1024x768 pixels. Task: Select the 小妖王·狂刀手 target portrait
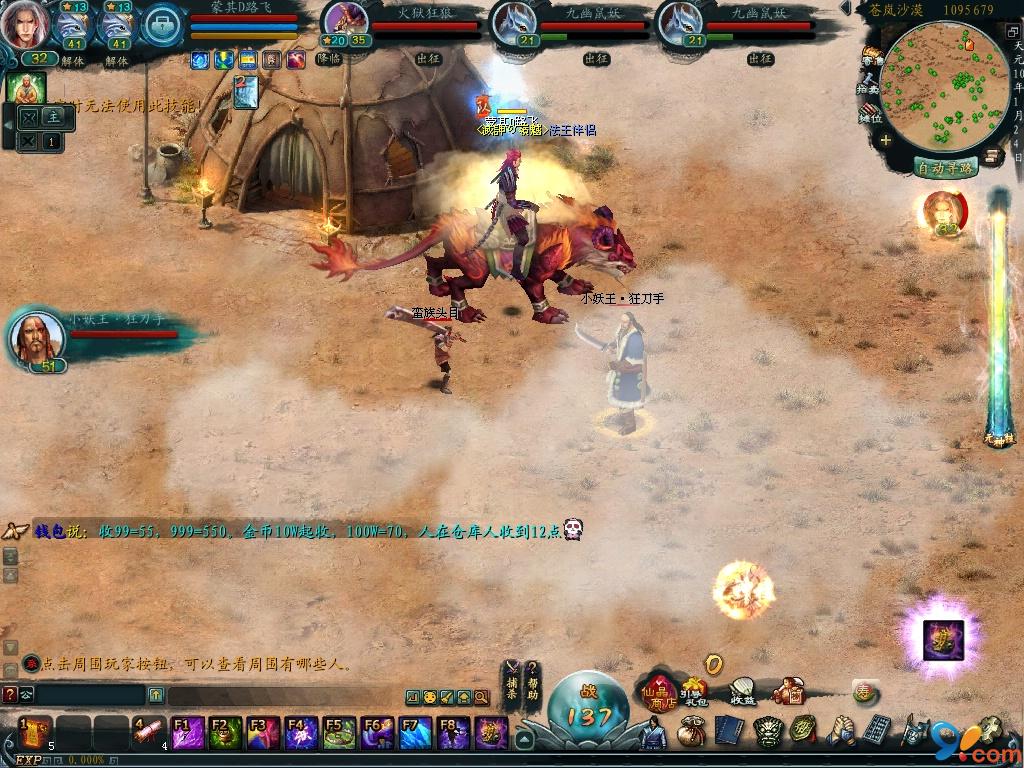(38, 338)
